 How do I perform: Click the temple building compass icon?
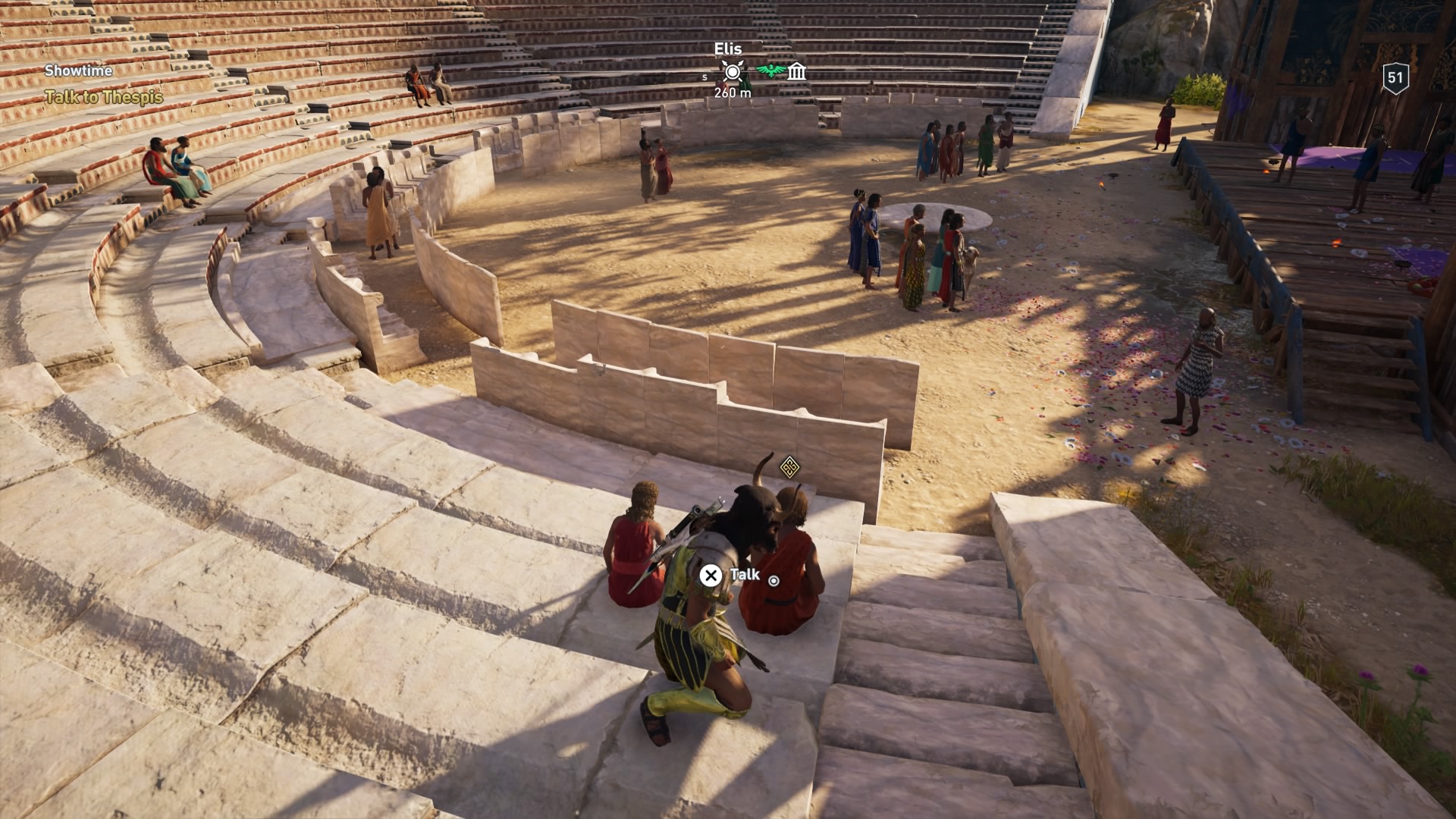tap(796, 72)
